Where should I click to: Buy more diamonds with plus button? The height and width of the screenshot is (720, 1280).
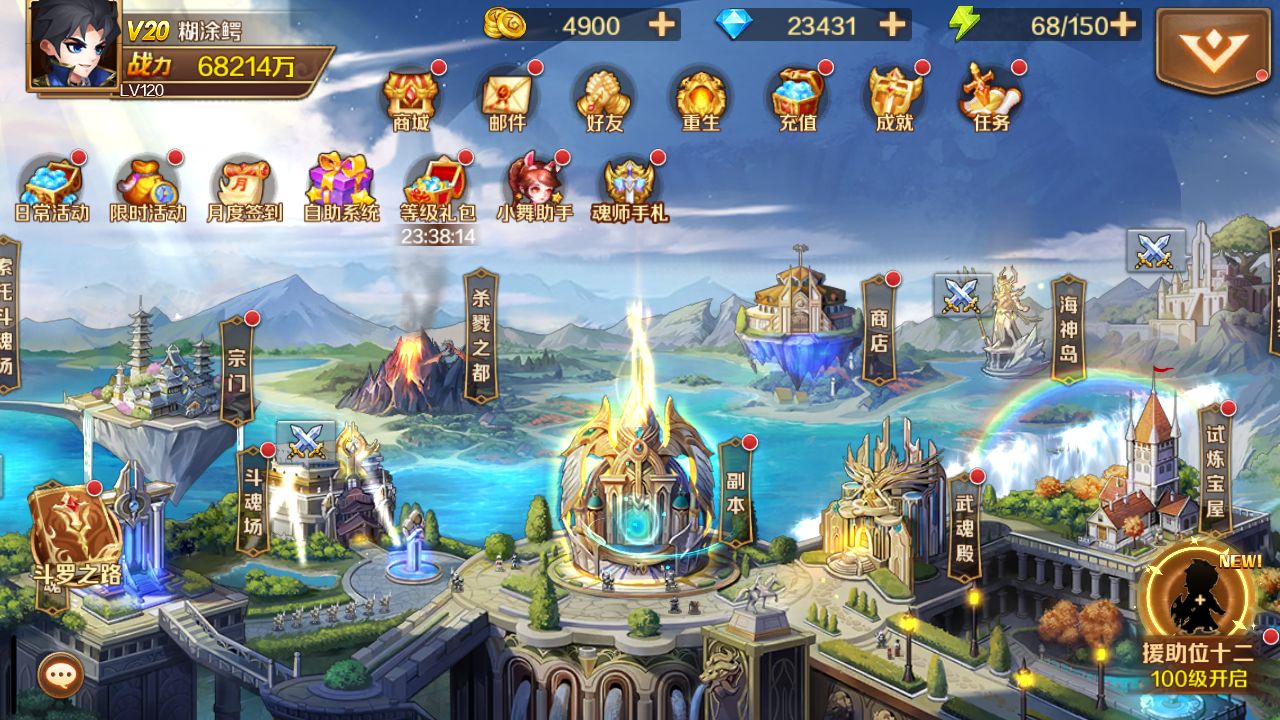tap(892, 25)
